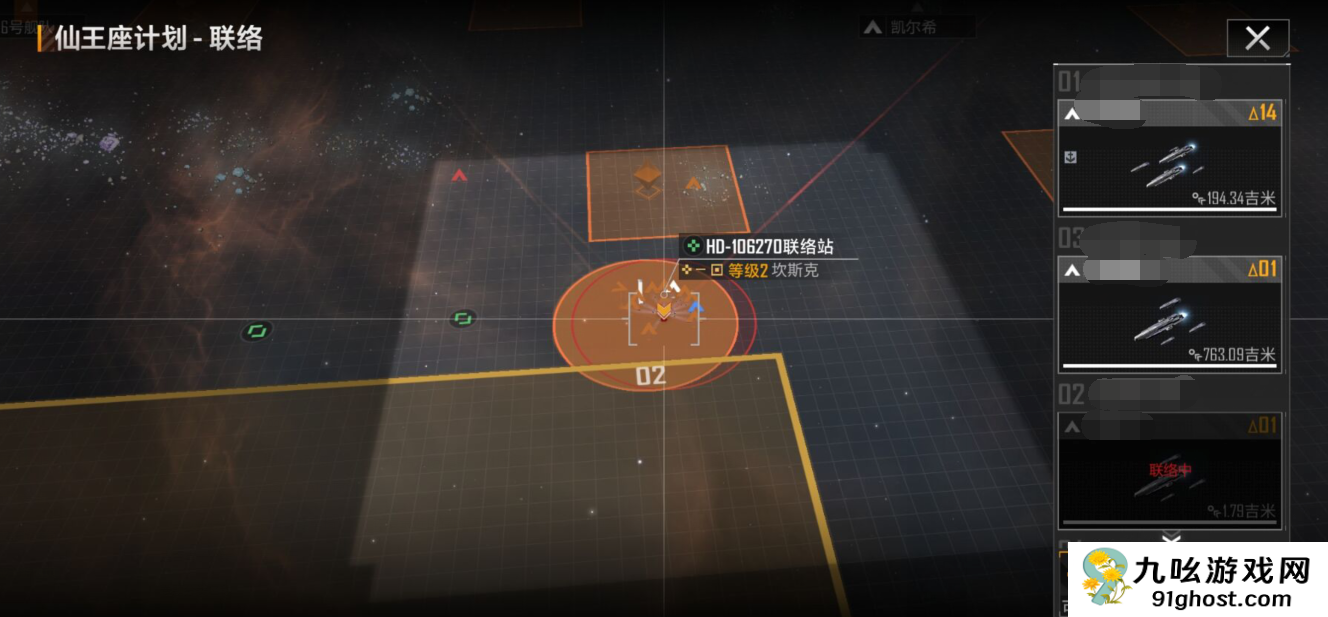Select the 凯尔希 map marker label
Image resolution: width=1328 pixels, height=617 pixels.
[912, 27]
